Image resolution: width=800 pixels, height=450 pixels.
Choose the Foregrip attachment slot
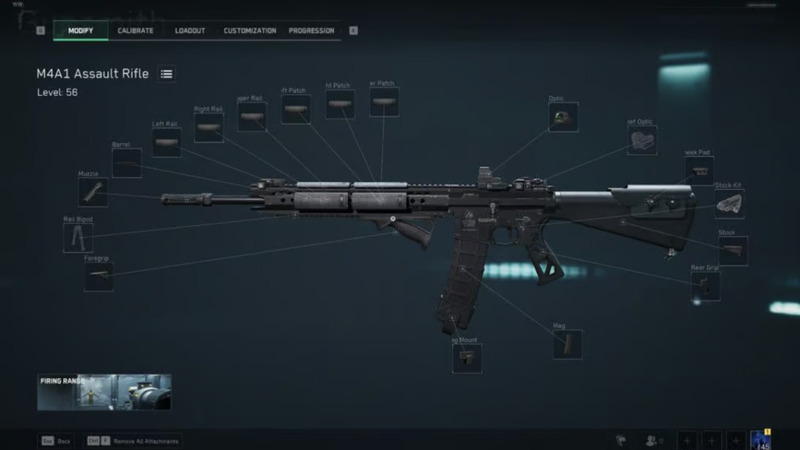(99, 277)
